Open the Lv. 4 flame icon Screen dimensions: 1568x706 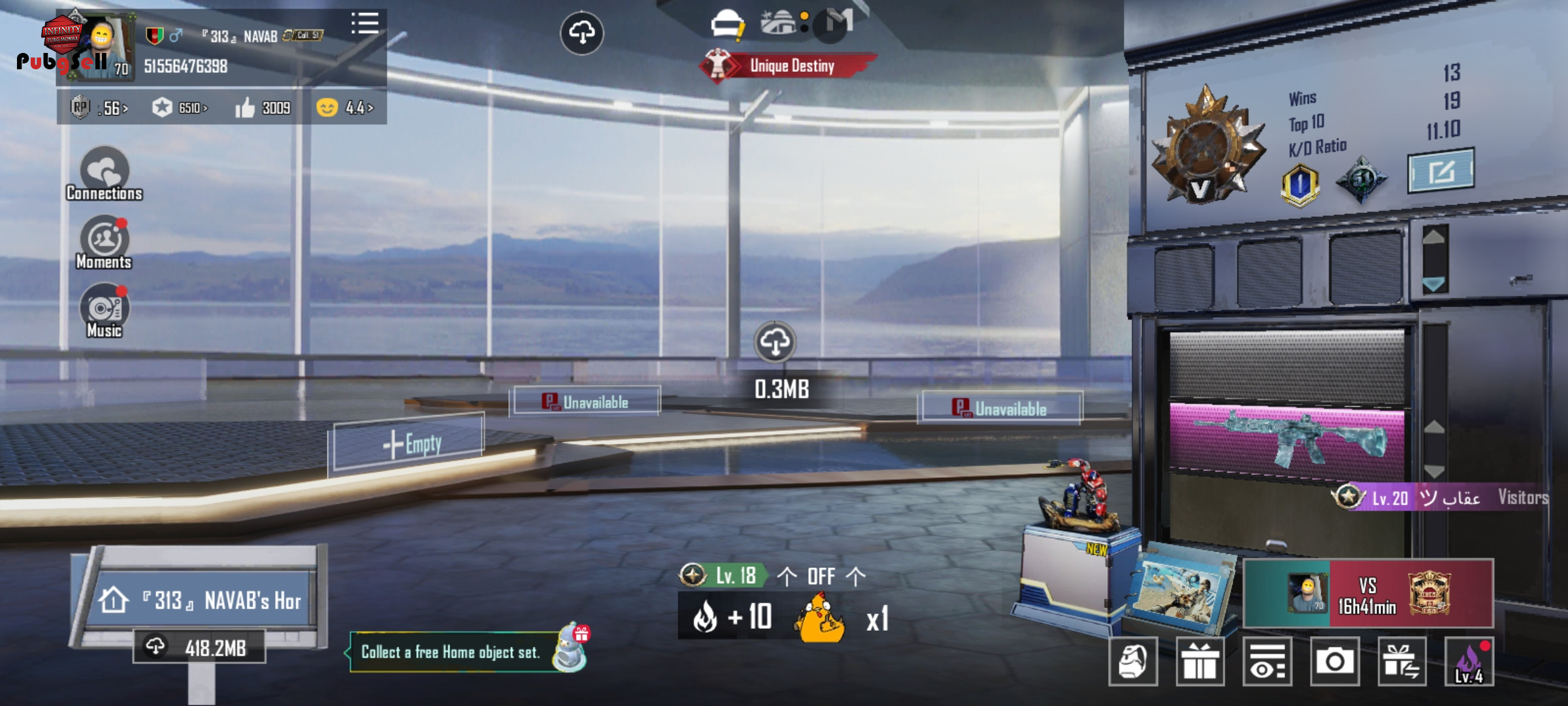click(1469, 662)
